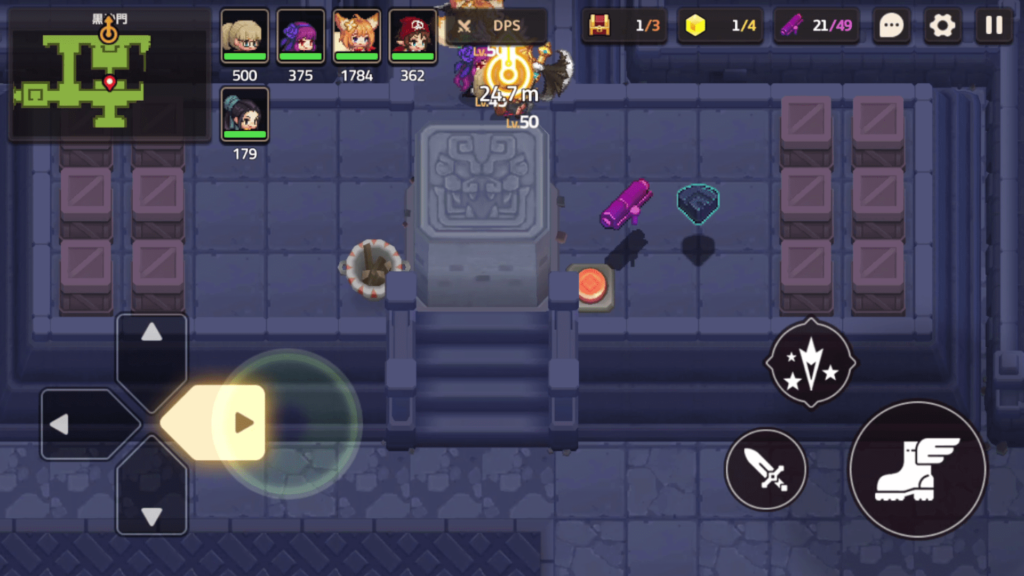Open the chat speech bubble
The width and height of the screenshot is (1024, 576).
[891, 26]
